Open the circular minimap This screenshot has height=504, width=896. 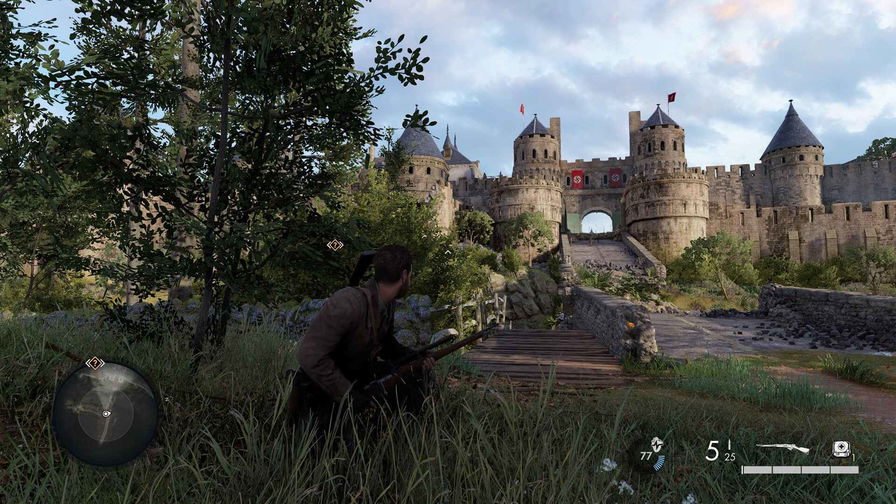(x=105, y=413)
